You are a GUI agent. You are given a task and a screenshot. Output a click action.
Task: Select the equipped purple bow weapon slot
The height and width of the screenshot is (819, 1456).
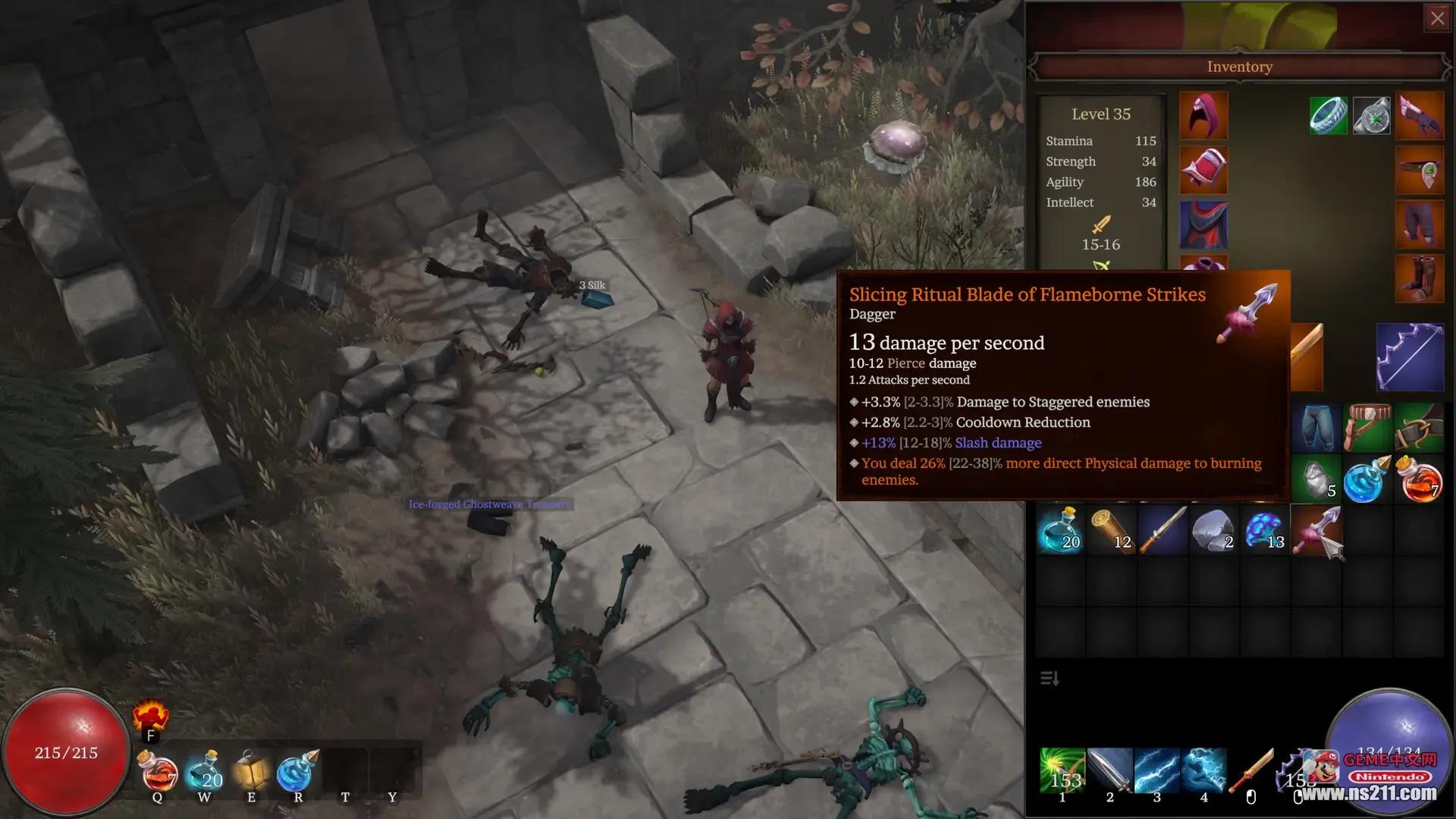pos(1410,357)
